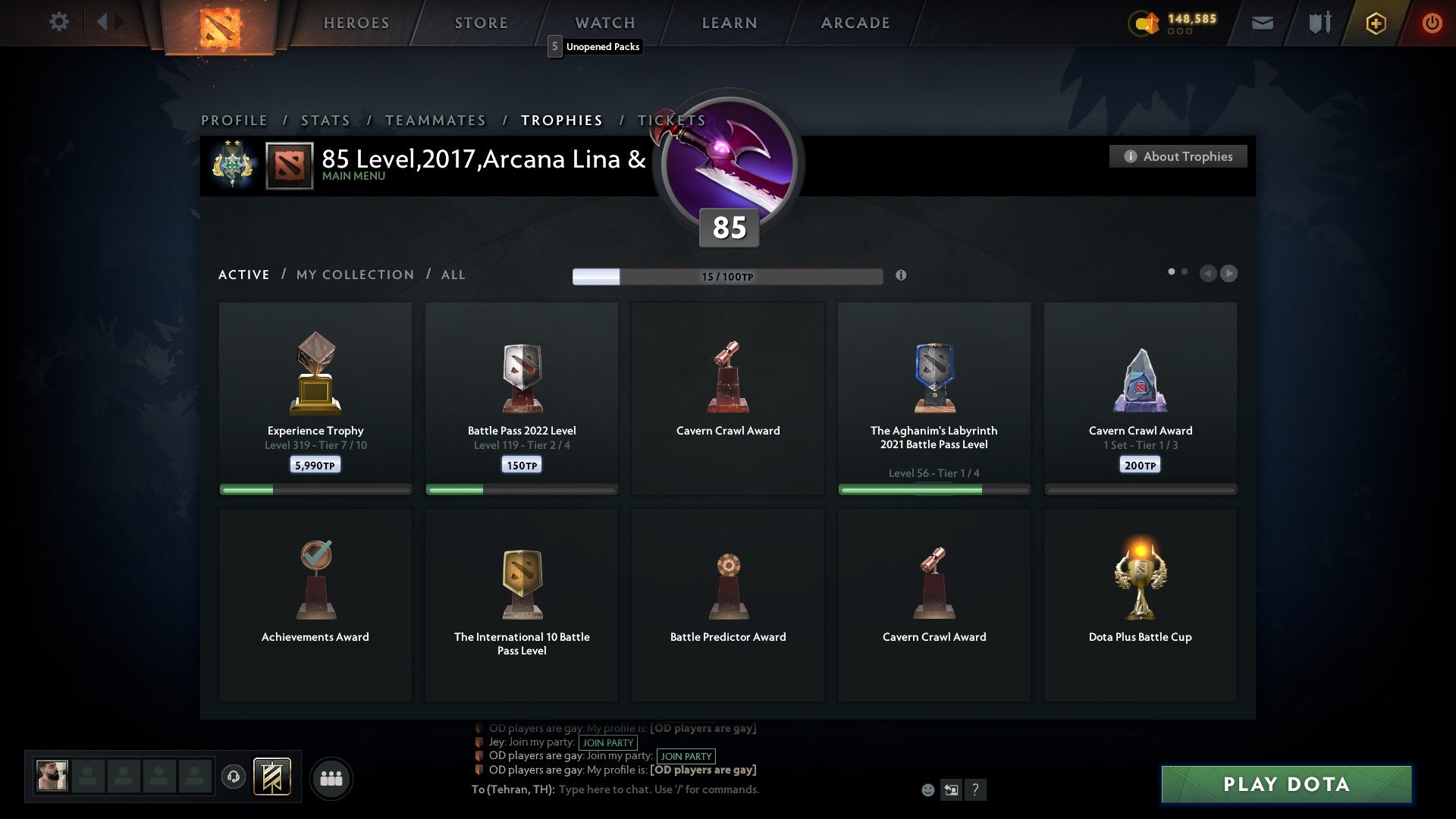Open the TROPHIES tab

coord(561,120)
